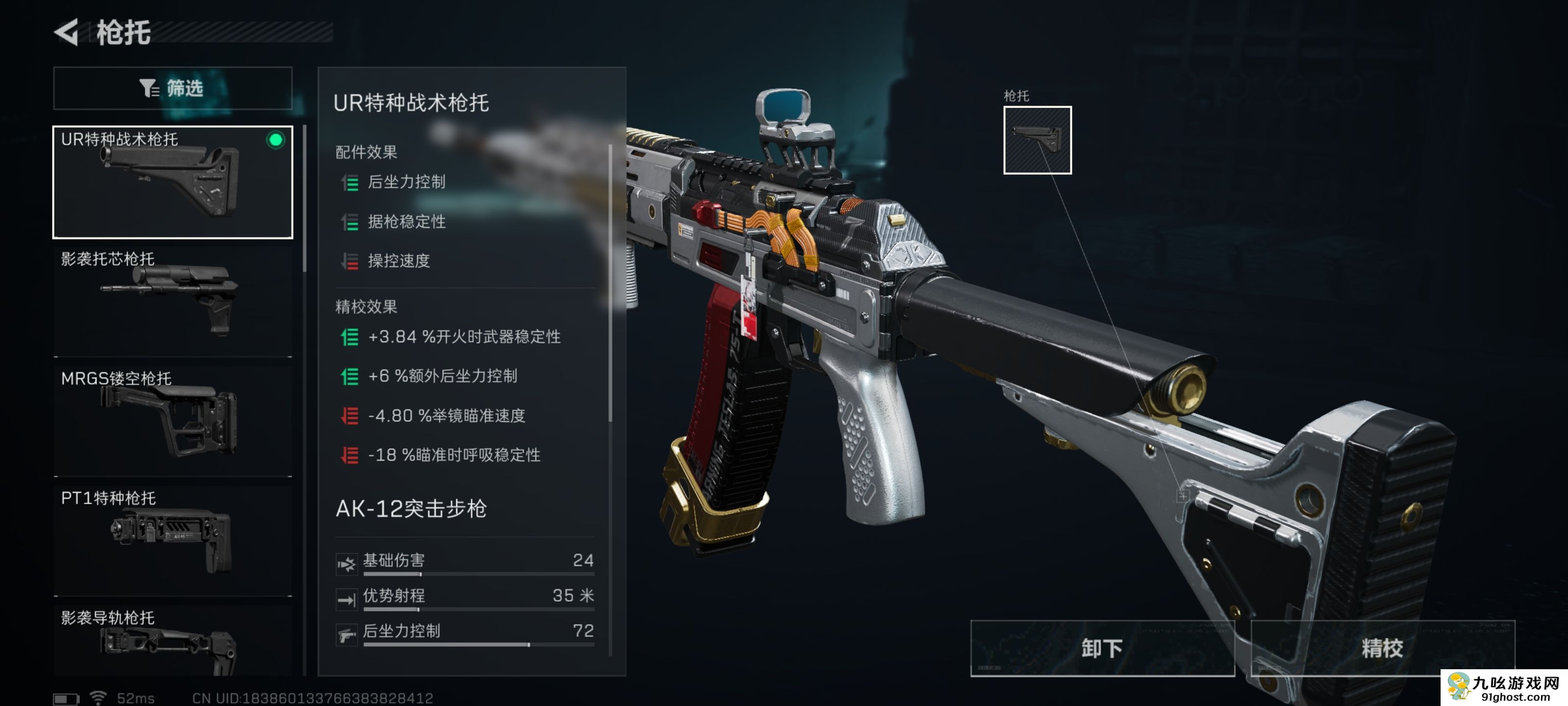Open the 筛选 filter panel

coord(172,88)
